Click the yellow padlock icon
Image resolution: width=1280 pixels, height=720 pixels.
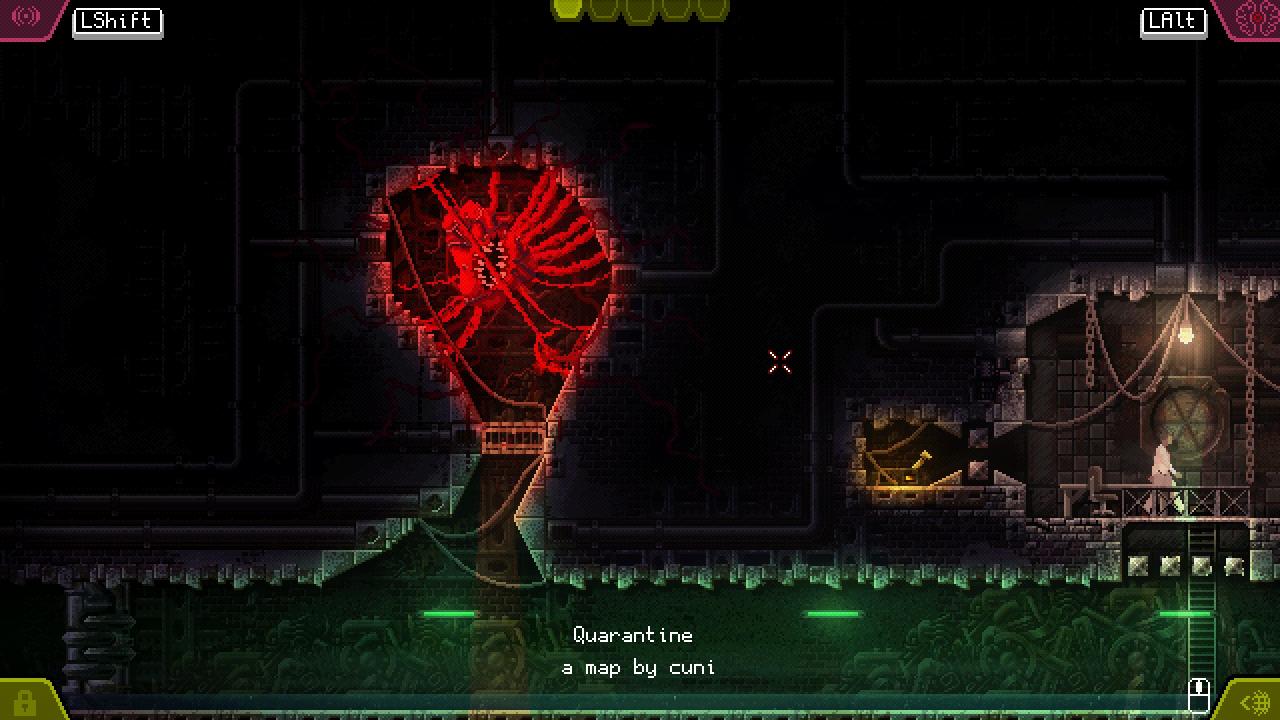(x=24, y=702)
